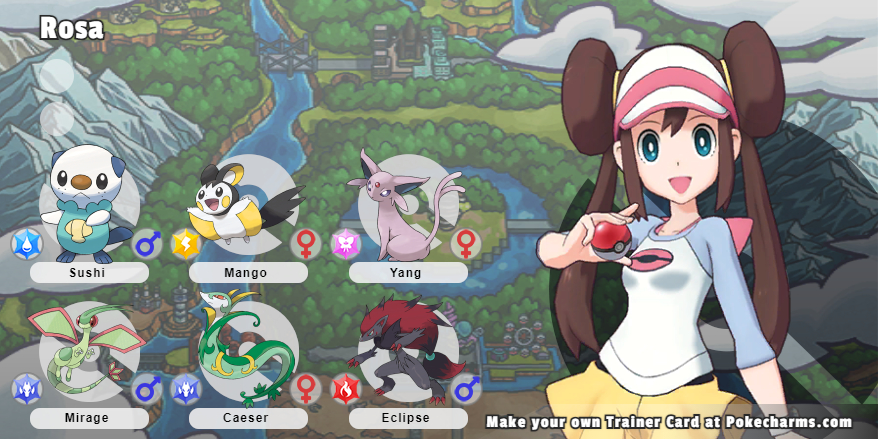
Task: Click the red flame type icon beside Eclipse
Action: pos(346,388)
